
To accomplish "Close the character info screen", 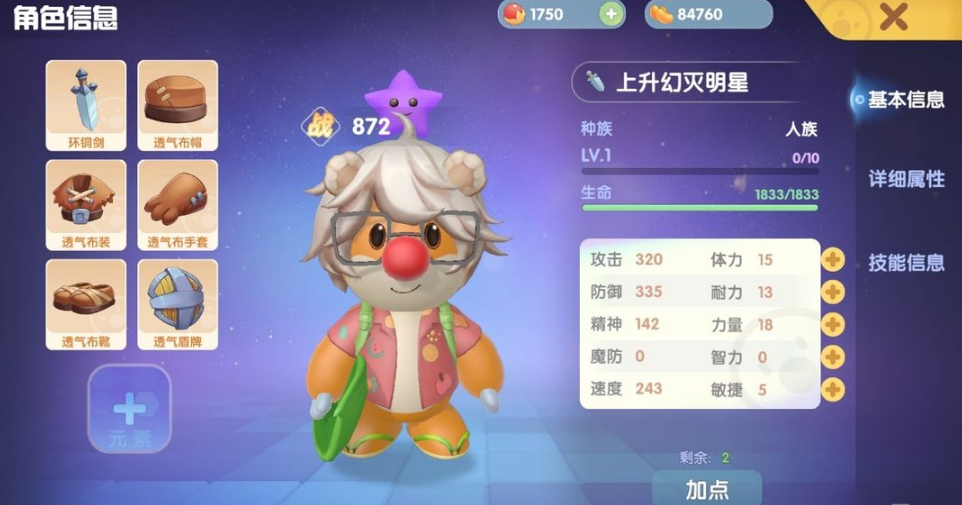I will [893, 17].
